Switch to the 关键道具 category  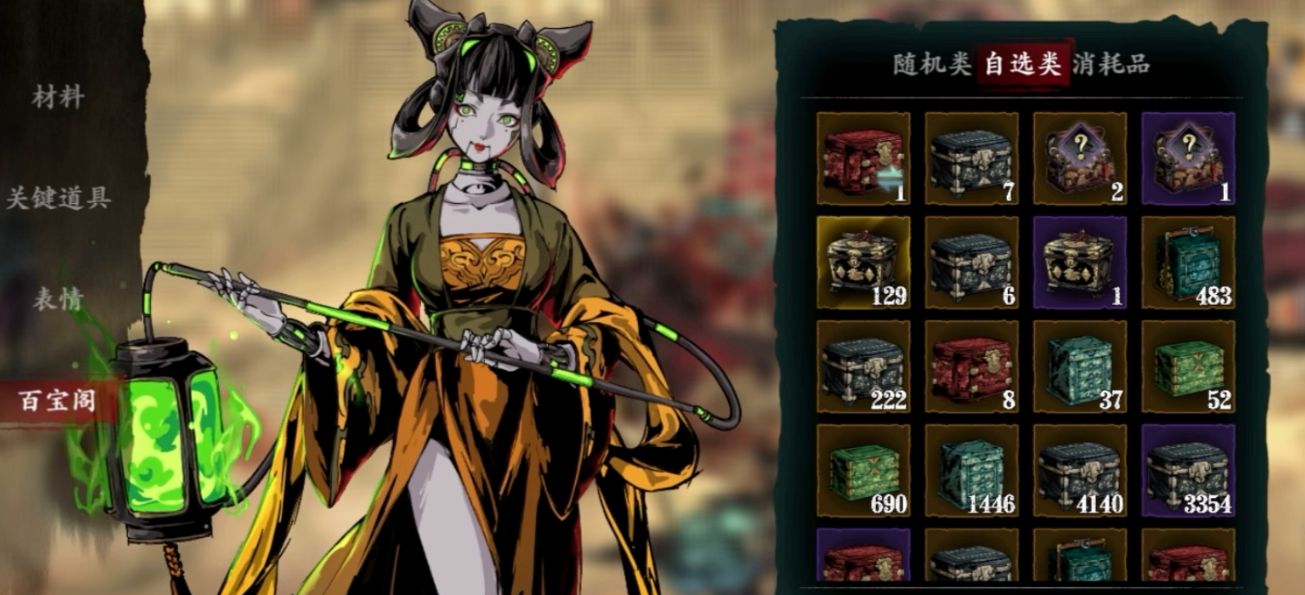[58, 198]
